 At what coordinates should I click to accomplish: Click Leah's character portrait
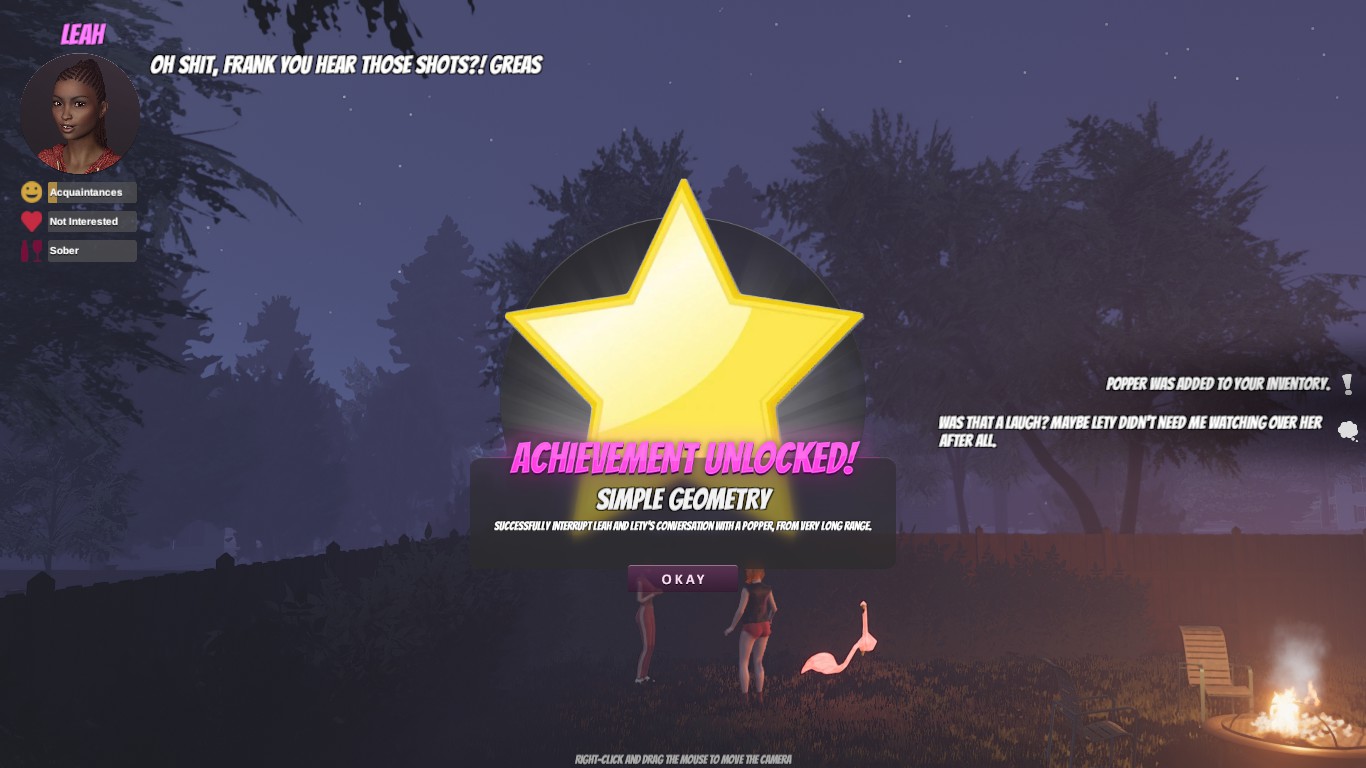[x=80, y=113]
